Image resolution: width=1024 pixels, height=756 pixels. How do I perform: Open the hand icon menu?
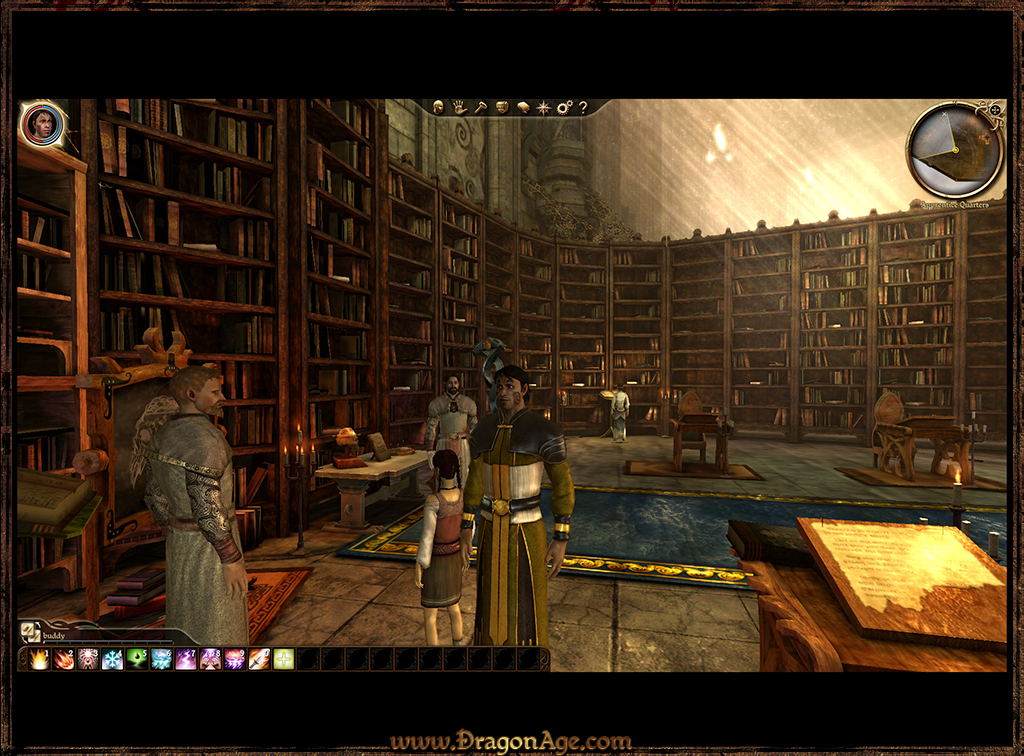tap(458, 107)
